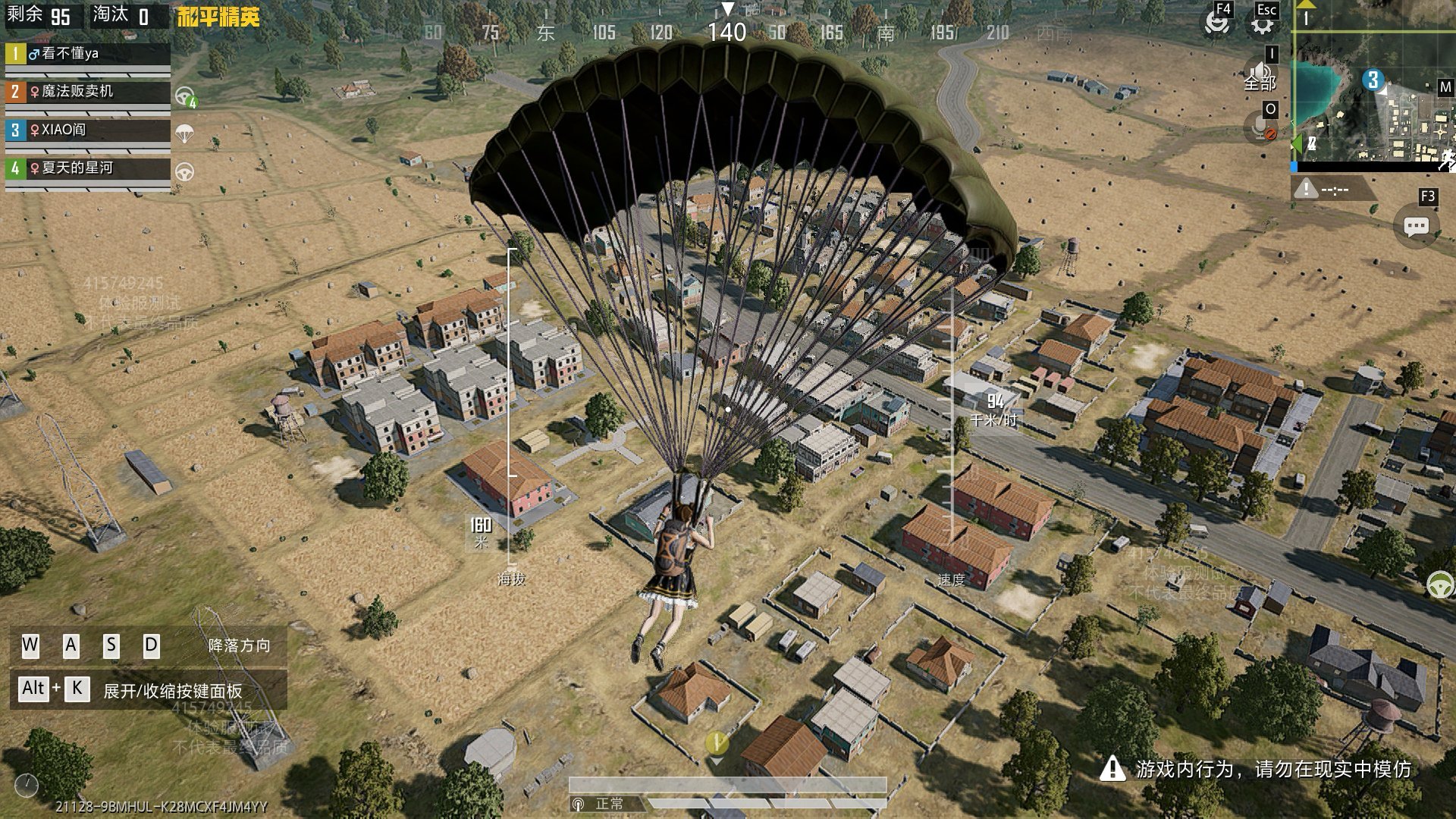The height and width of the screenshot is (819, 1456).
Task: Open the F4 emote face icon
Action: coord(1216,24)
